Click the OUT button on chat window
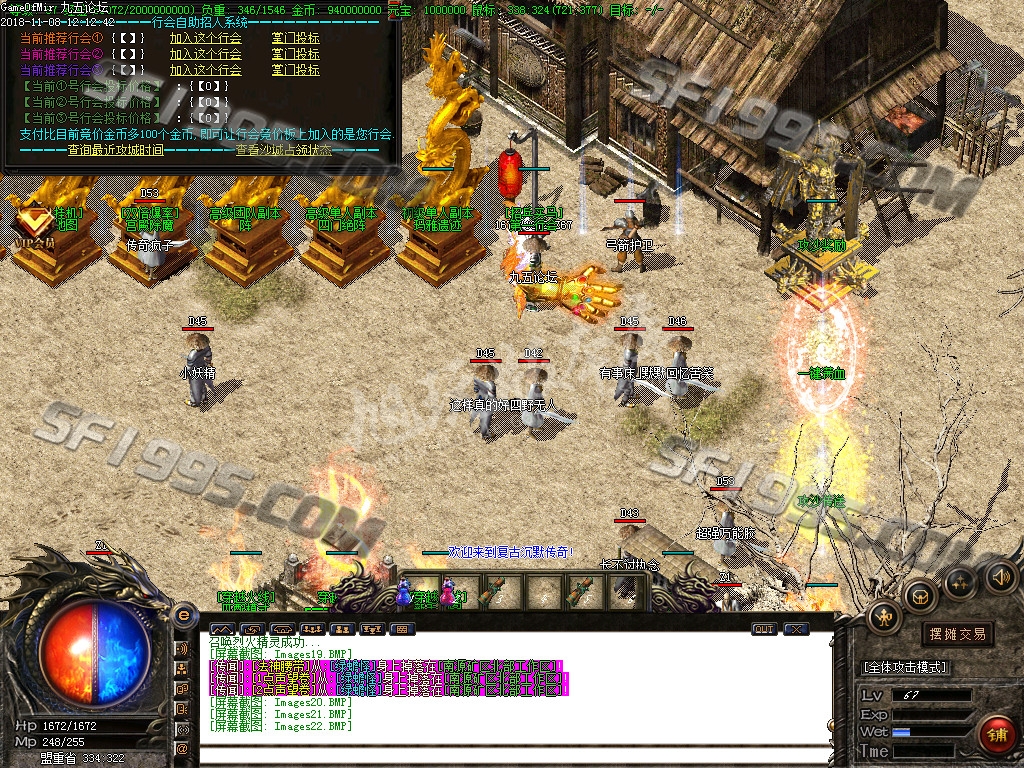Viewport: 1024px width, 768px height. (764, 629)
